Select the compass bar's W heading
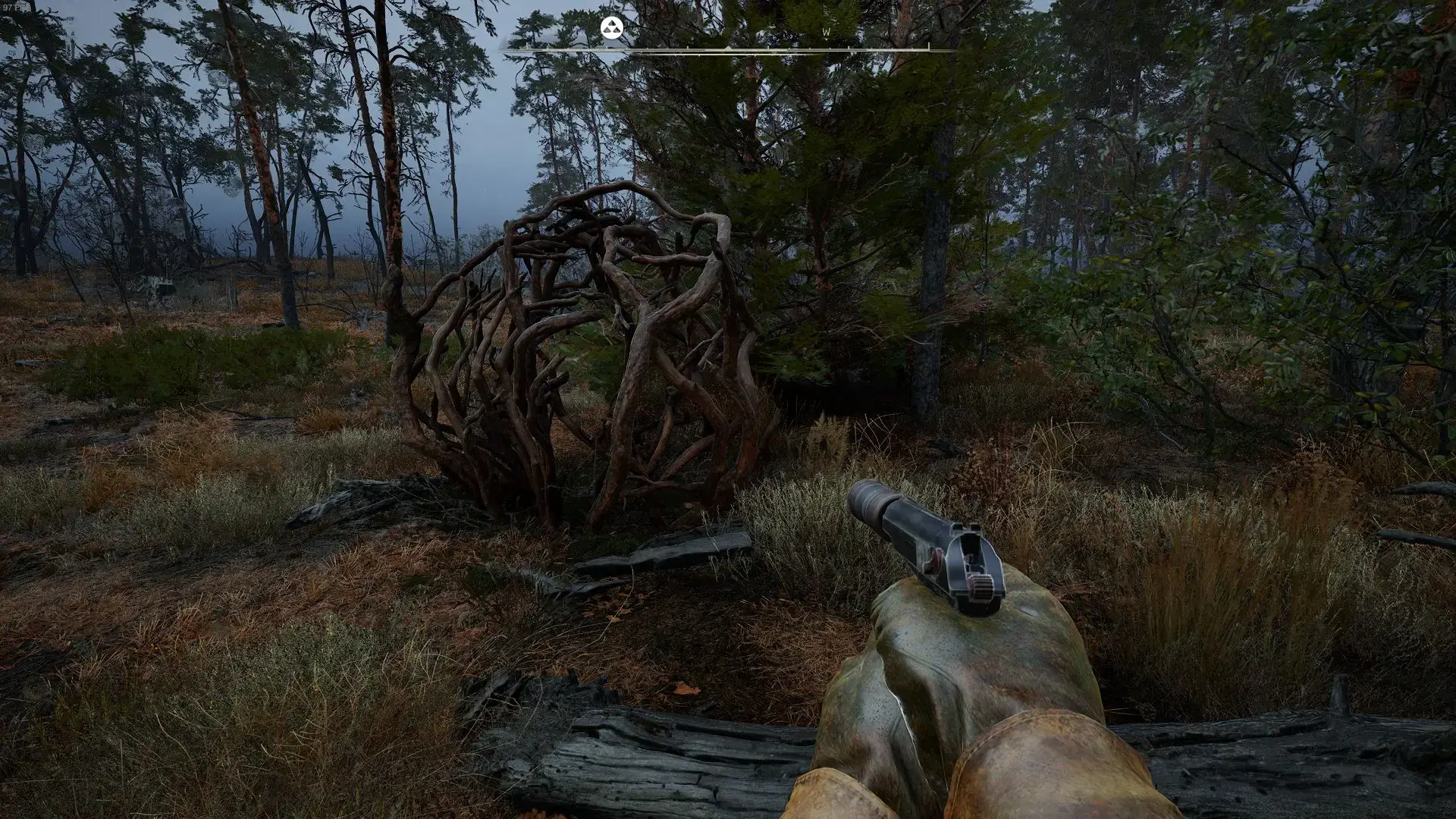This screenshot has height=819, width=1456. [826, 33]
